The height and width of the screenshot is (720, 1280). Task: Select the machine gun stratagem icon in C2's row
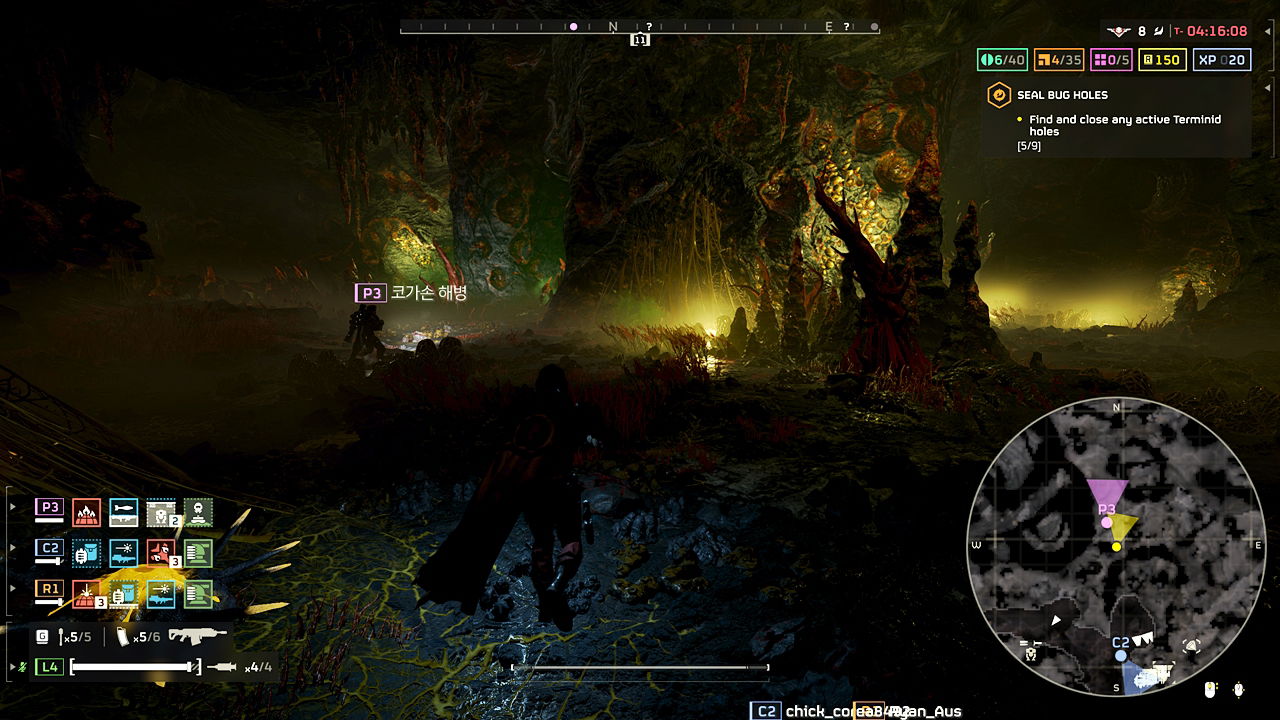[123, 553]
